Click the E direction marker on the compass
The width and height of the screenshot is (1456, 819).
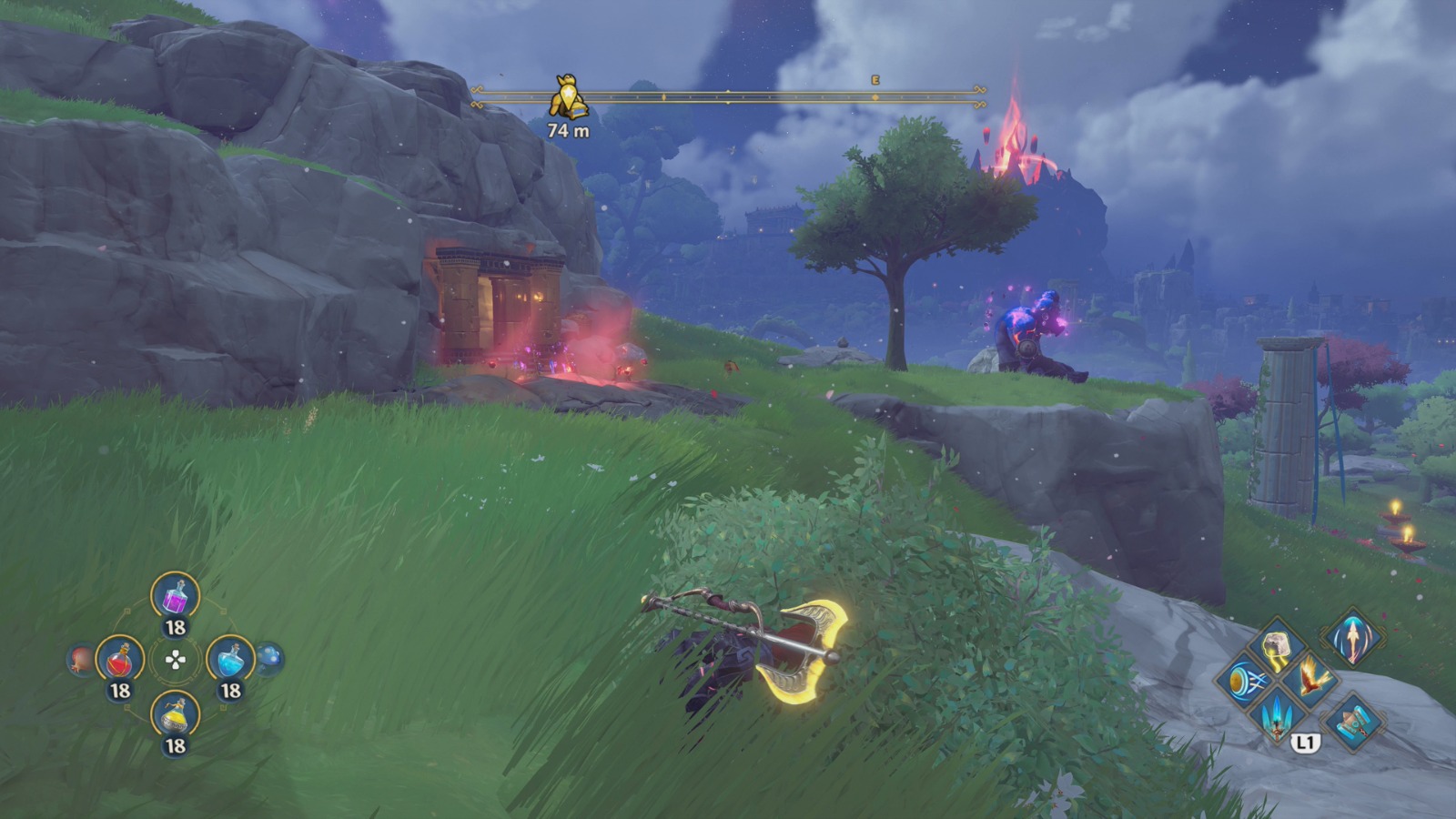coord(875,81)
